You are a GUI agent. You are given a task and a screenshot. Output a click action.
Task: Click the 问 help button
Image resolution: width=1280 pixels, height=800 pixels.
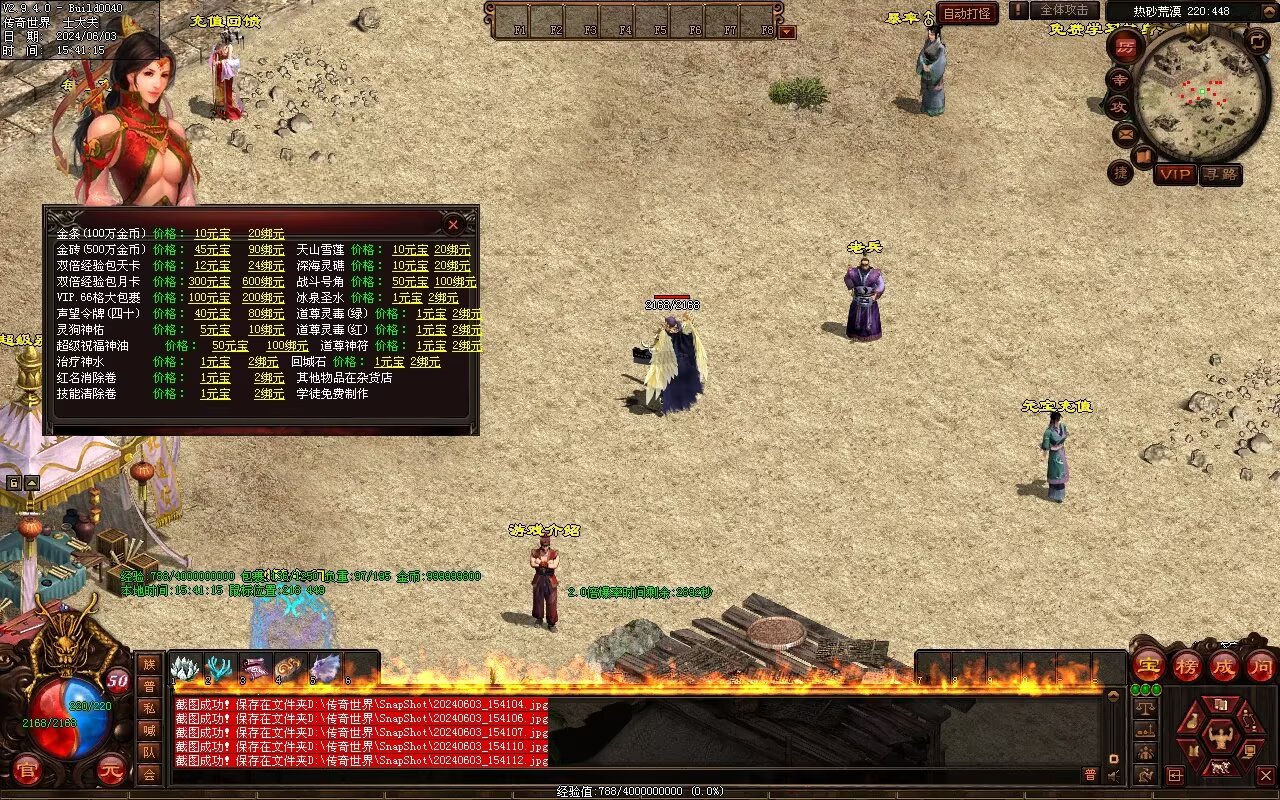[1260, 666]
